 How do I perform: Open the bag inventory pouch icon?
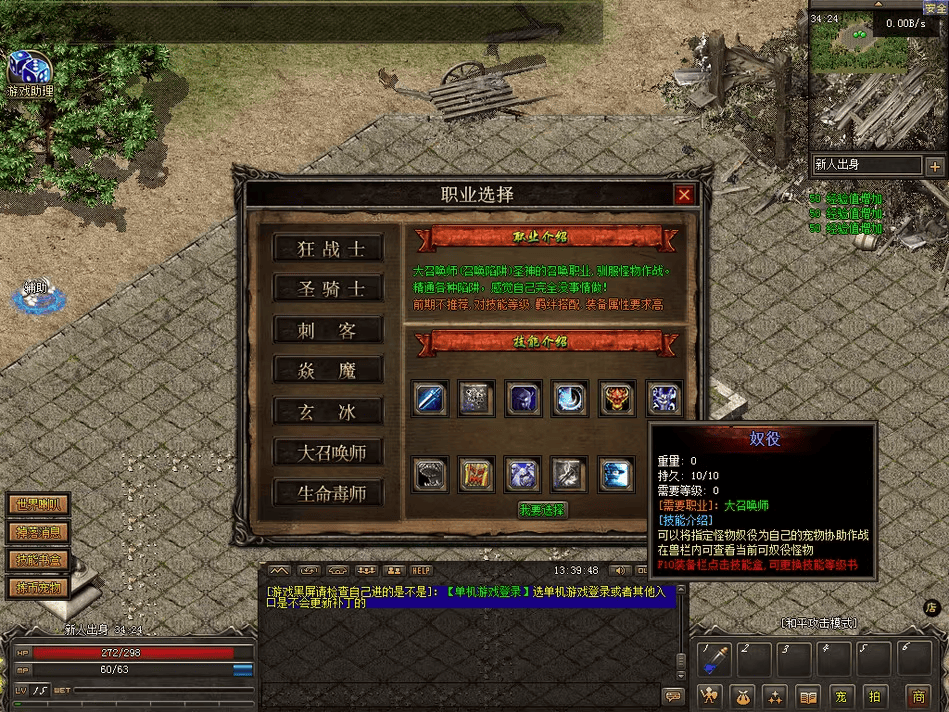pyautogui.click(x=743, y=696)
